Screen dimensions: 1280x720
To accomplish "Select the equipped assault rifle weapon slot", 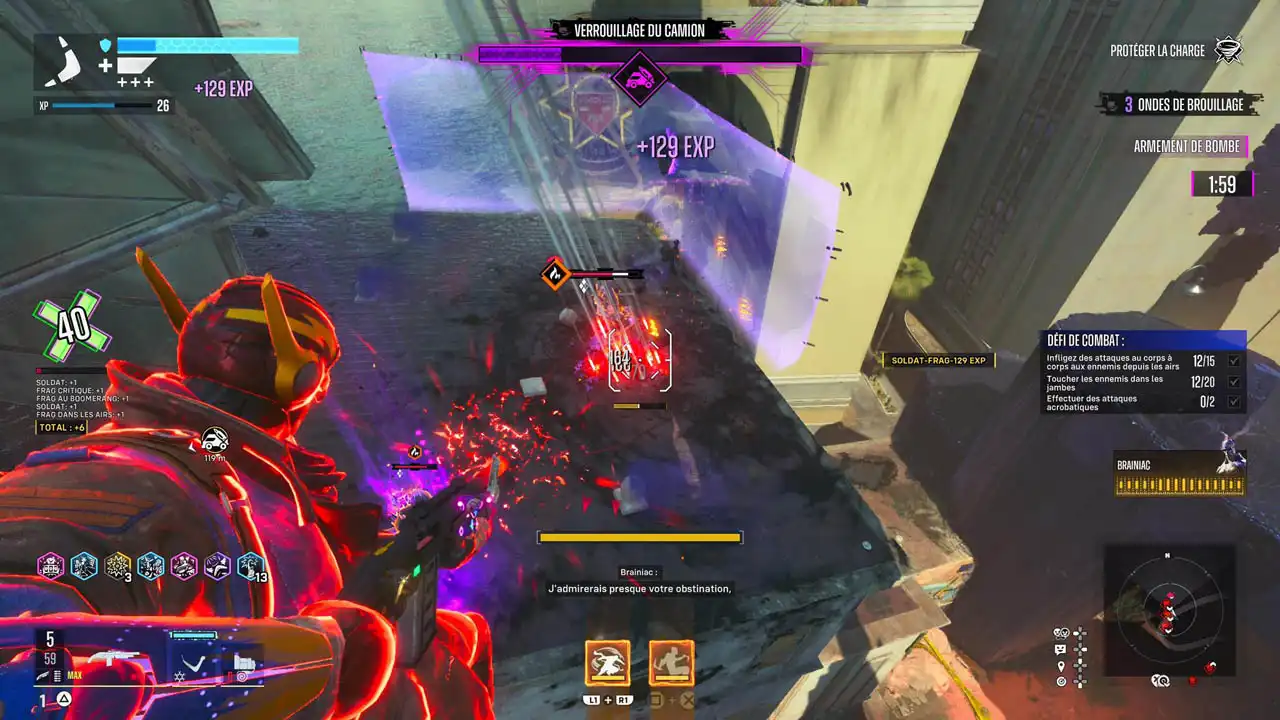I will (x=113, y=657).
